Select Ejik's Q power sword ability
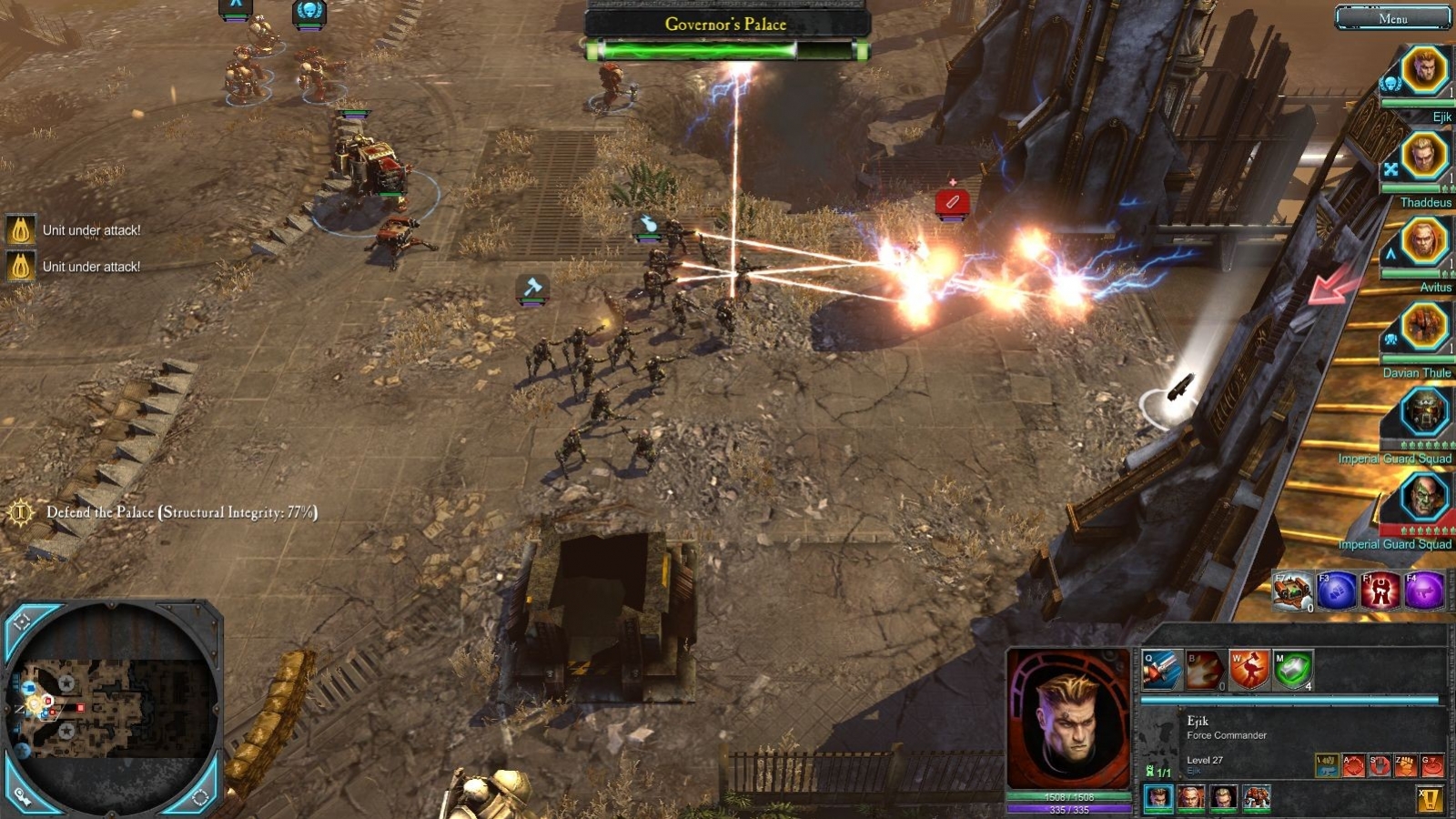The height and width of the screenshot is (819, 1456). tap(1159, 670)
